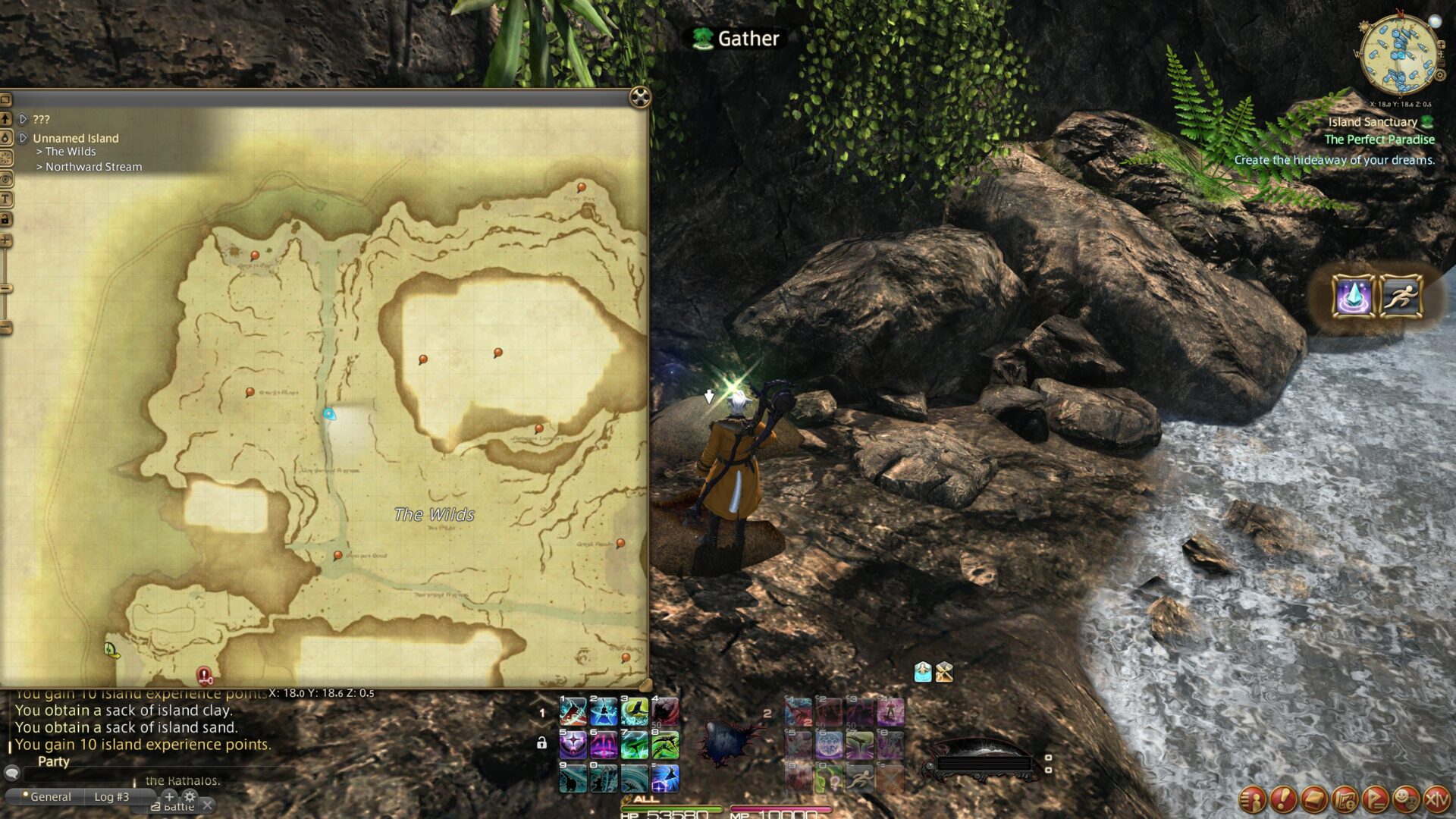Select the General chat tab
1456x819 pixels.
(x=52, y=797)
